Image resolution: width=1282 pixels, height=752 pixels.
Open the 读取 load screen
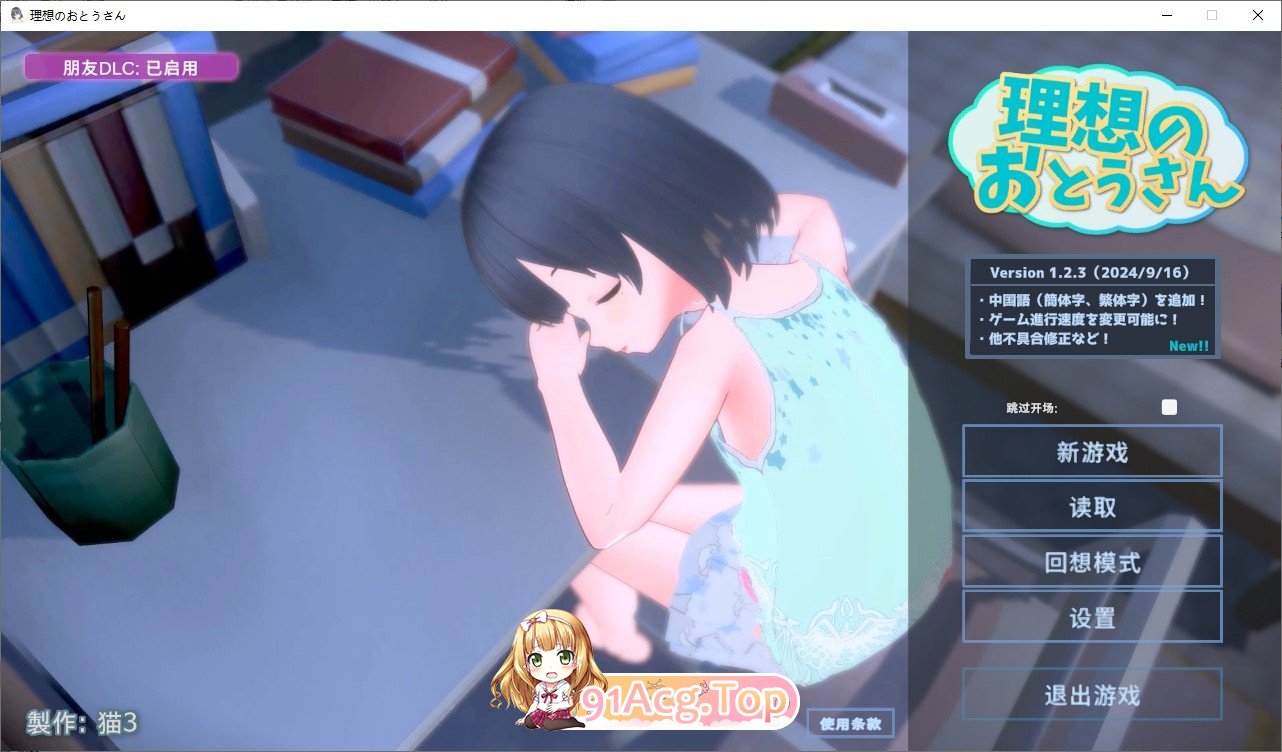click(1092, 506)
